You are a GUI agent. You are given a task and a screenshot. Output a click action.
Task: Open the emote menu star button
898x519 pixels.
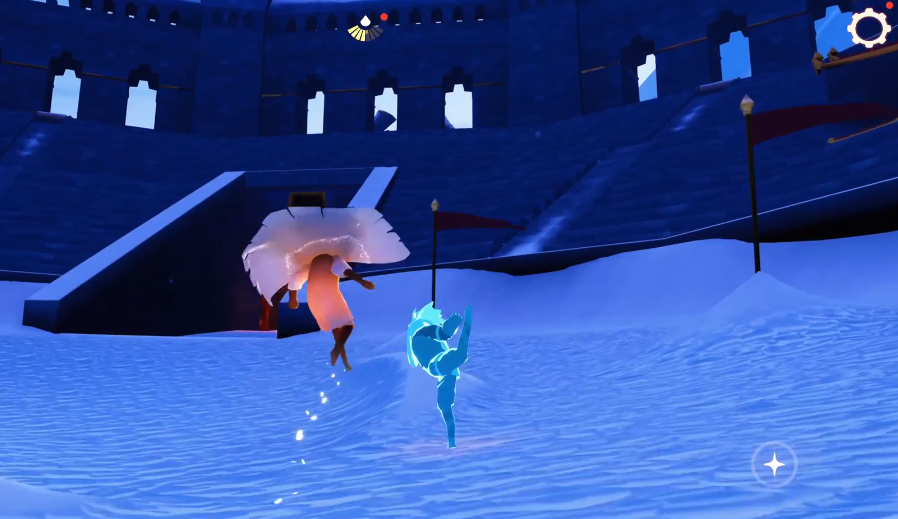774,464
